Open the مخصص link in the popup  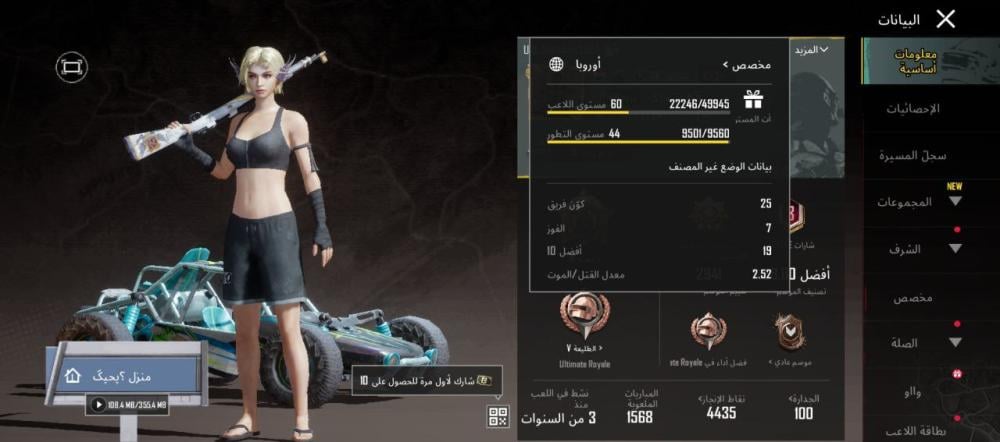pos(746,65)
